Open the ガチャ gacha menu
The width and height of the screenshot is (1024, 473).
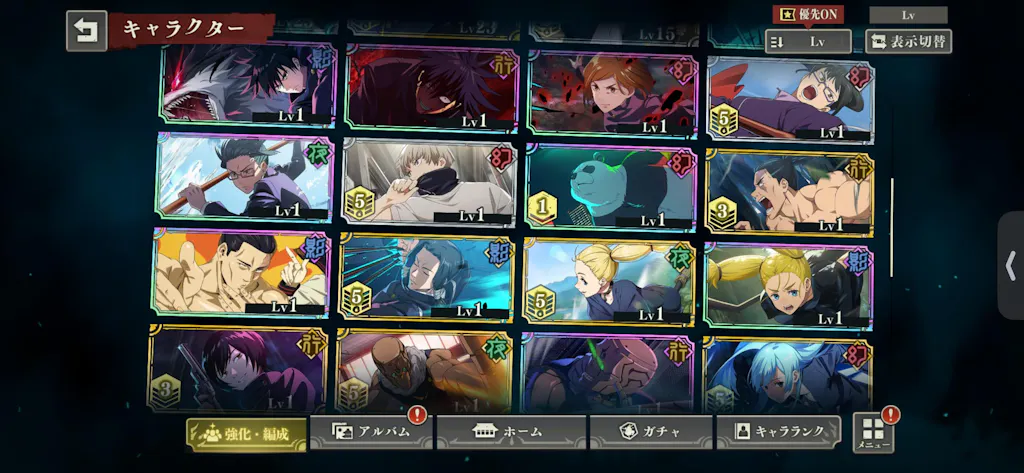tap(650, 432)
